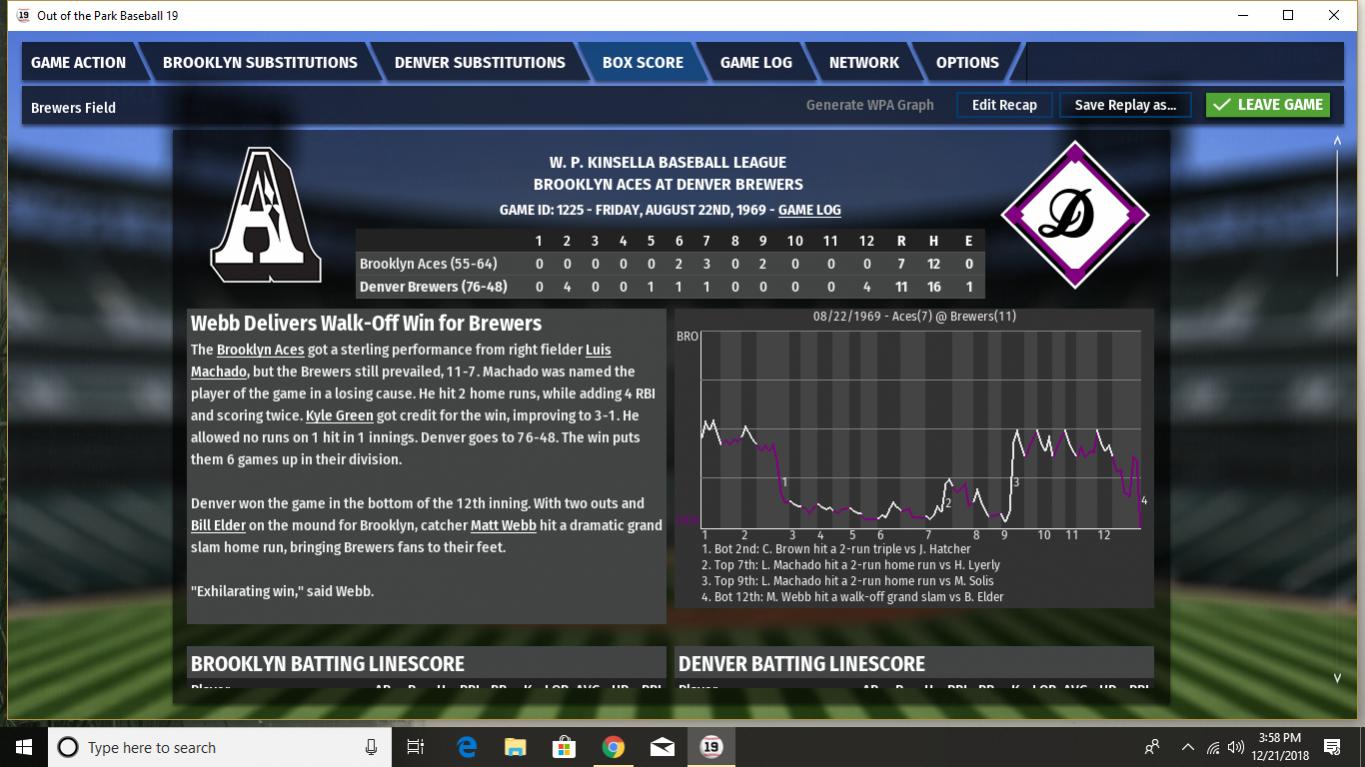Screen dimensions: 1365x767
Task: Click the green Leave Game button
Action: 1267,105
